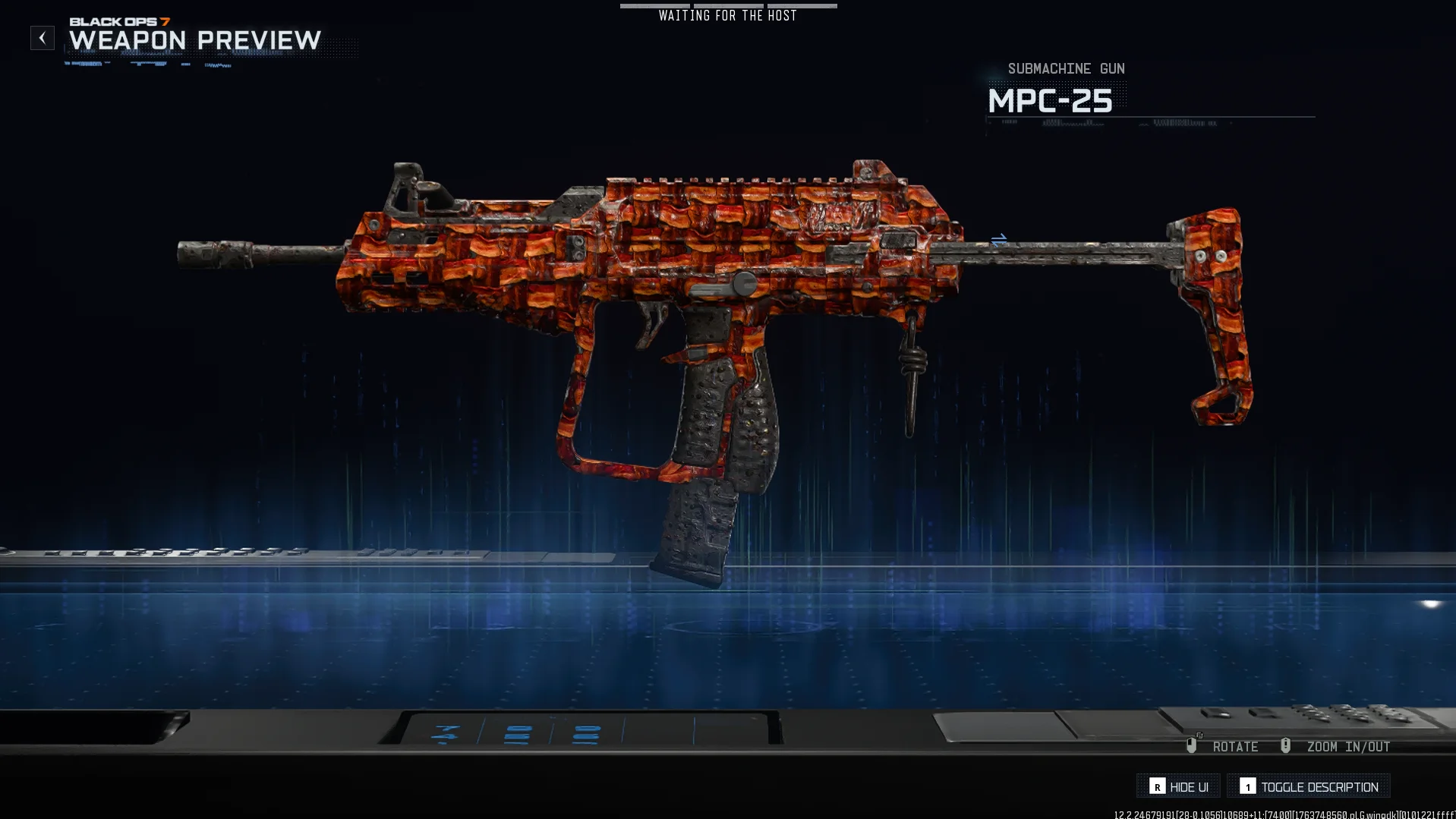Toggle the weapon description
This screenshot has height=819, width=1456.
1309,786
